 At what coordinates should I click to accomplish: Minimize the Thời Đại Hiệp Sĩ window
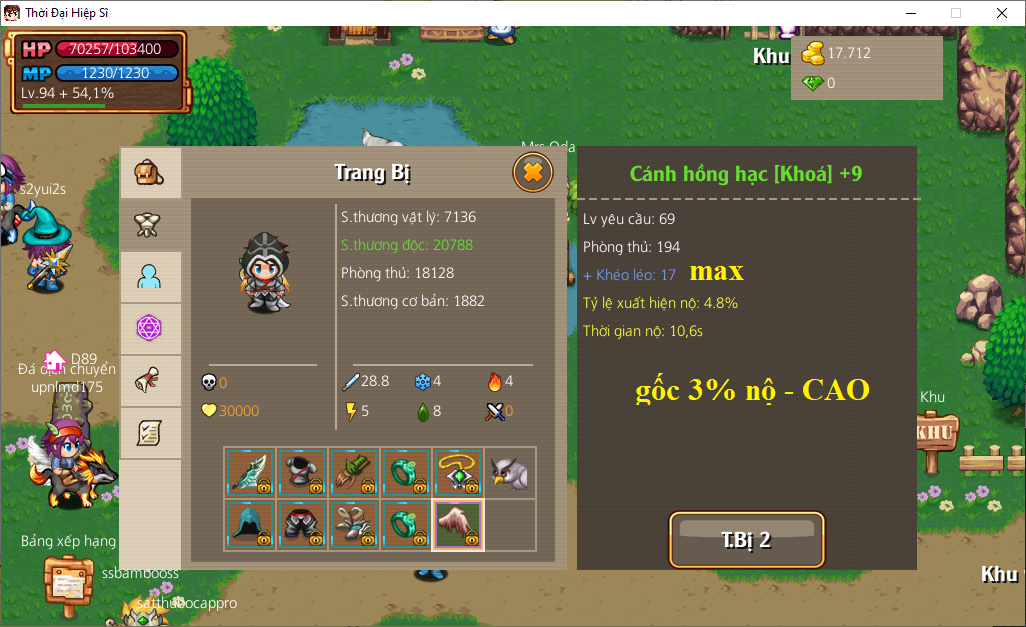911,13
